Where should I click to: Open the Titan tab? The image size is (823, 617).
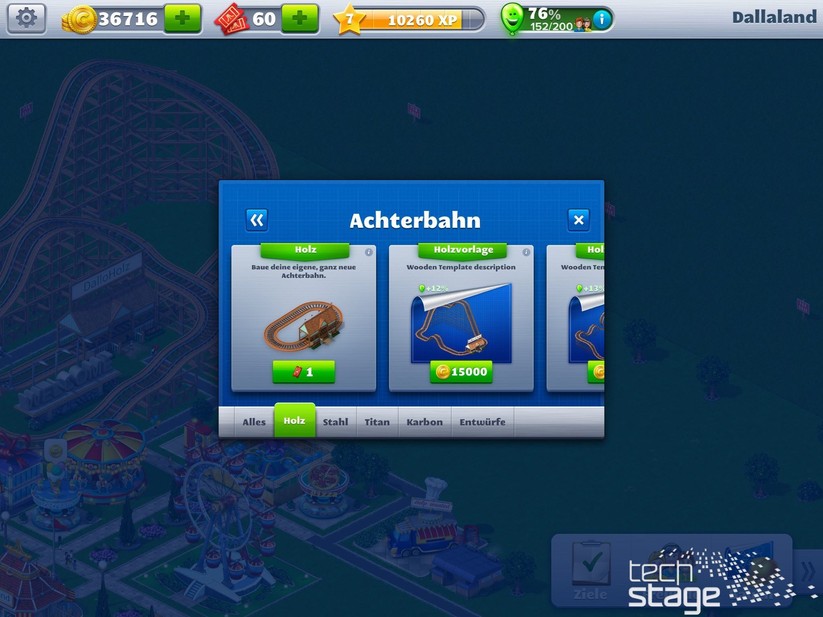[377, 422]
